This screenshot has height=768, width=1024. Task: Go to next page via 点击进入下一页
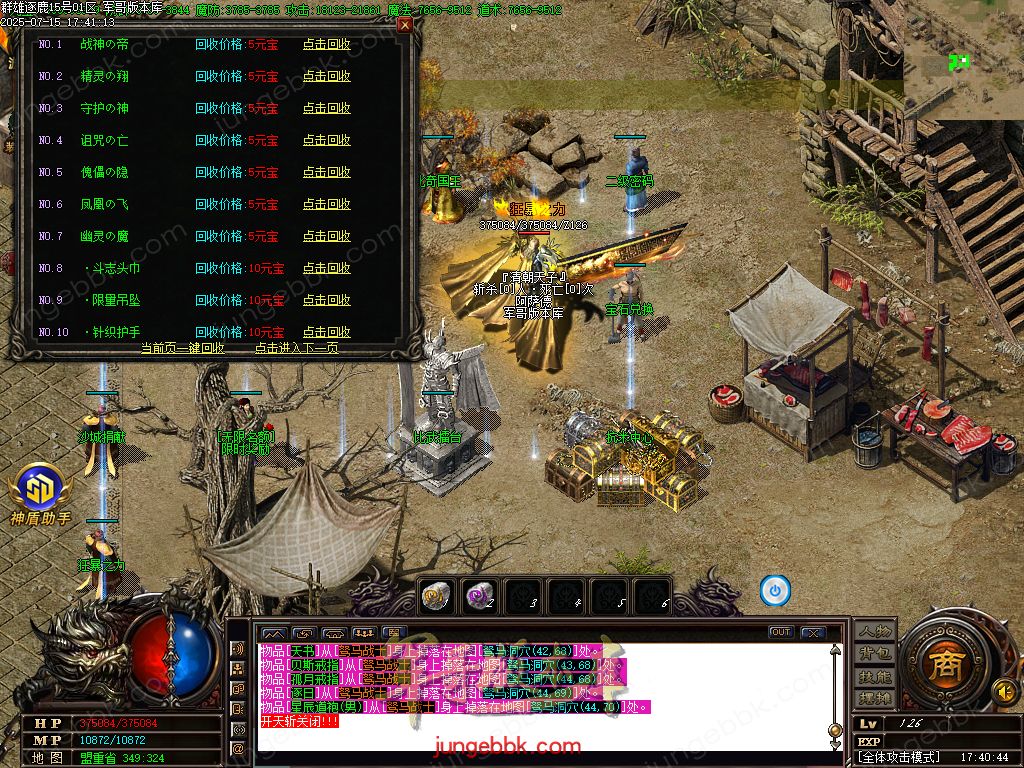[x=296, y=348]
